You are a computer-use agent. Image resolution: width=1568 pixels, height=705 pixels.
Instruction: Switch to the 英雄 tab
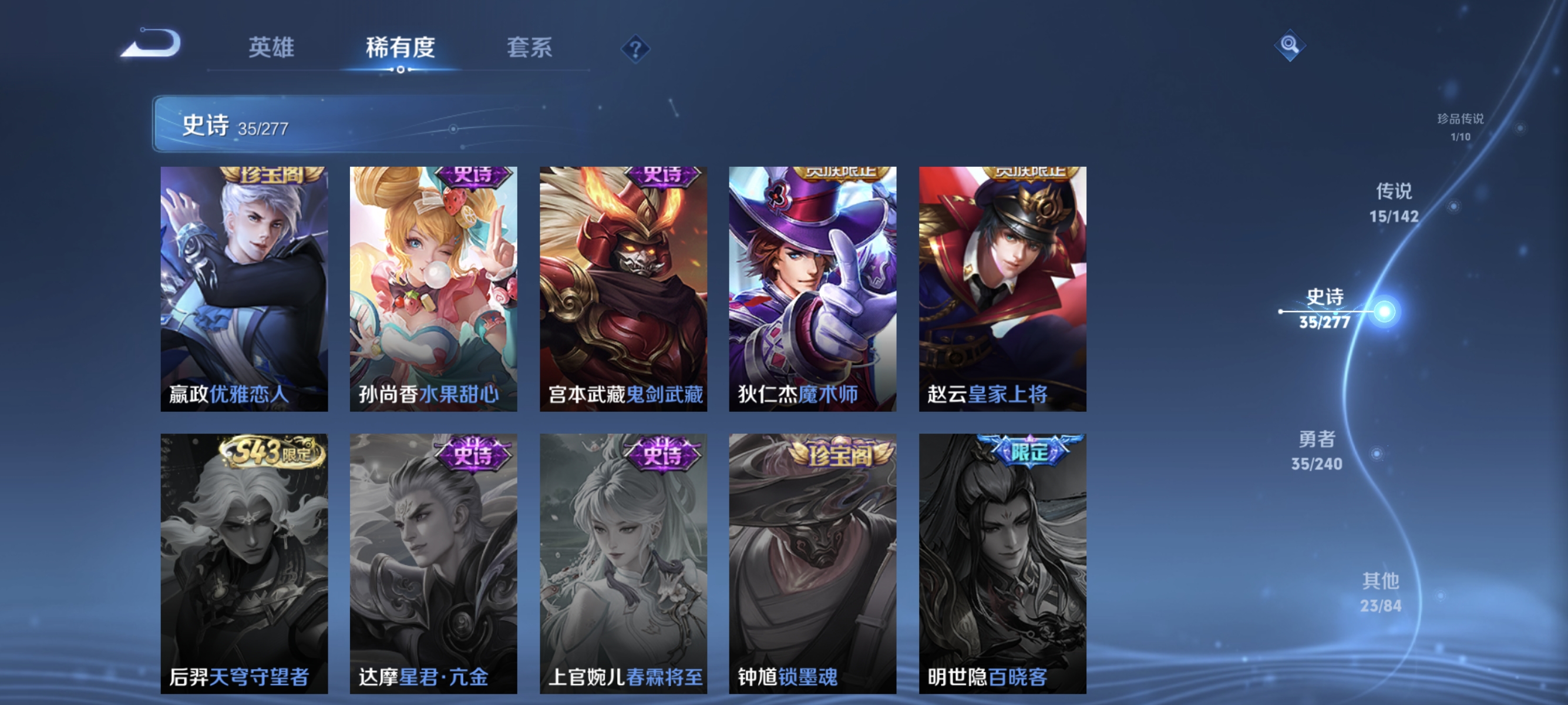pyautogui.click(x=271, y=49)
